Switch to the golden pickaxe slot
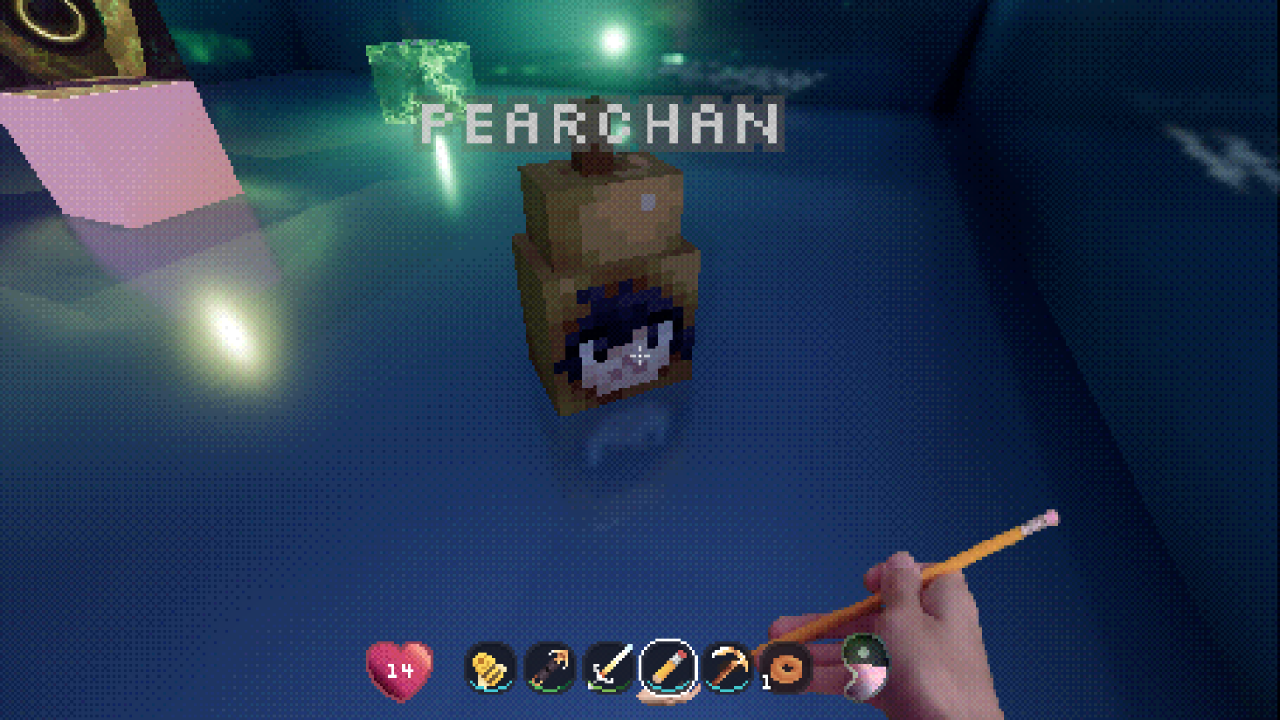This screenshot has width=1280, height=720. (x=727, y=667)
